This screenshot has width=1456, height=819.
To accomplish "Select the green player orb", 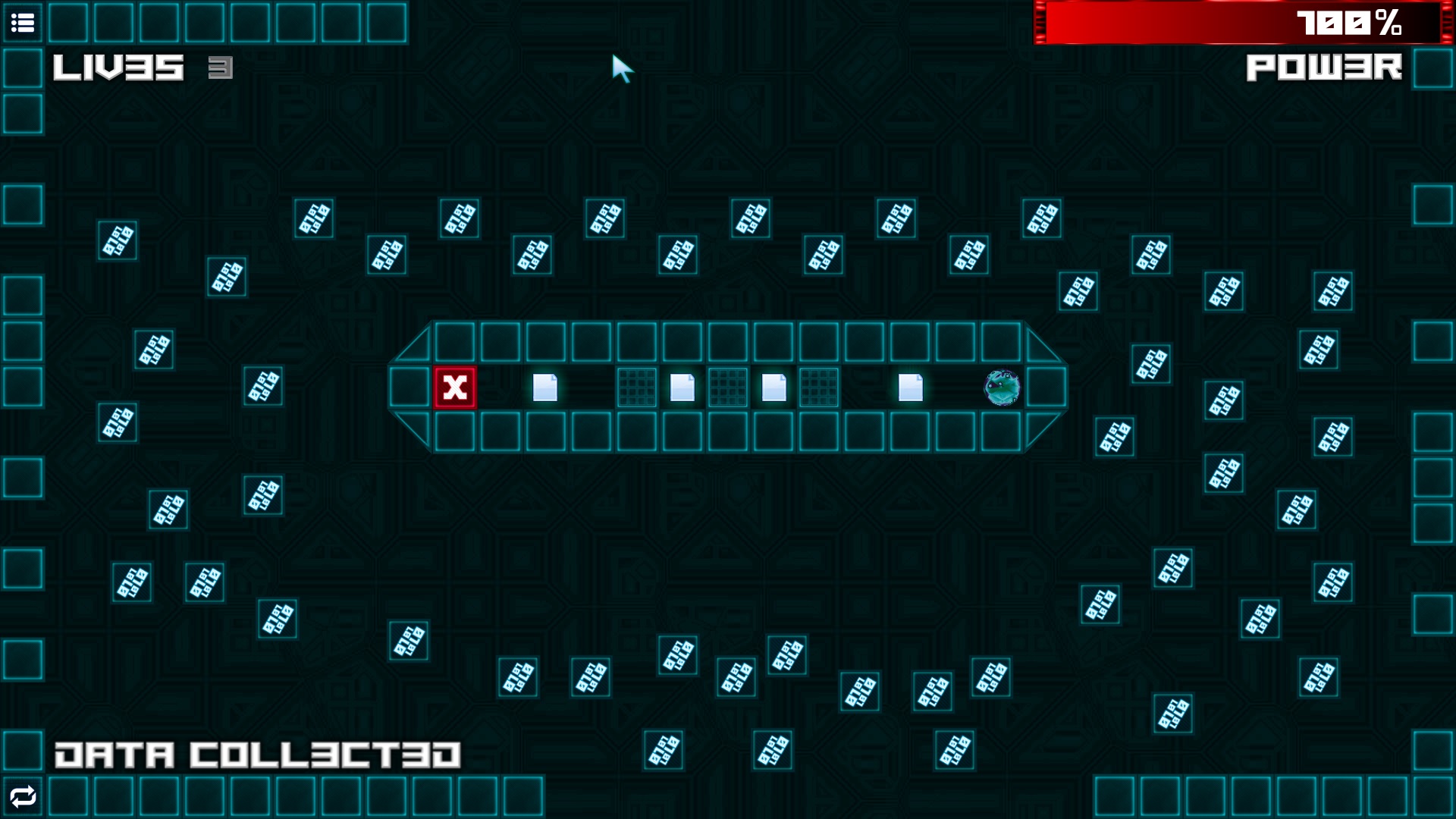I will (x=999, y=388).
